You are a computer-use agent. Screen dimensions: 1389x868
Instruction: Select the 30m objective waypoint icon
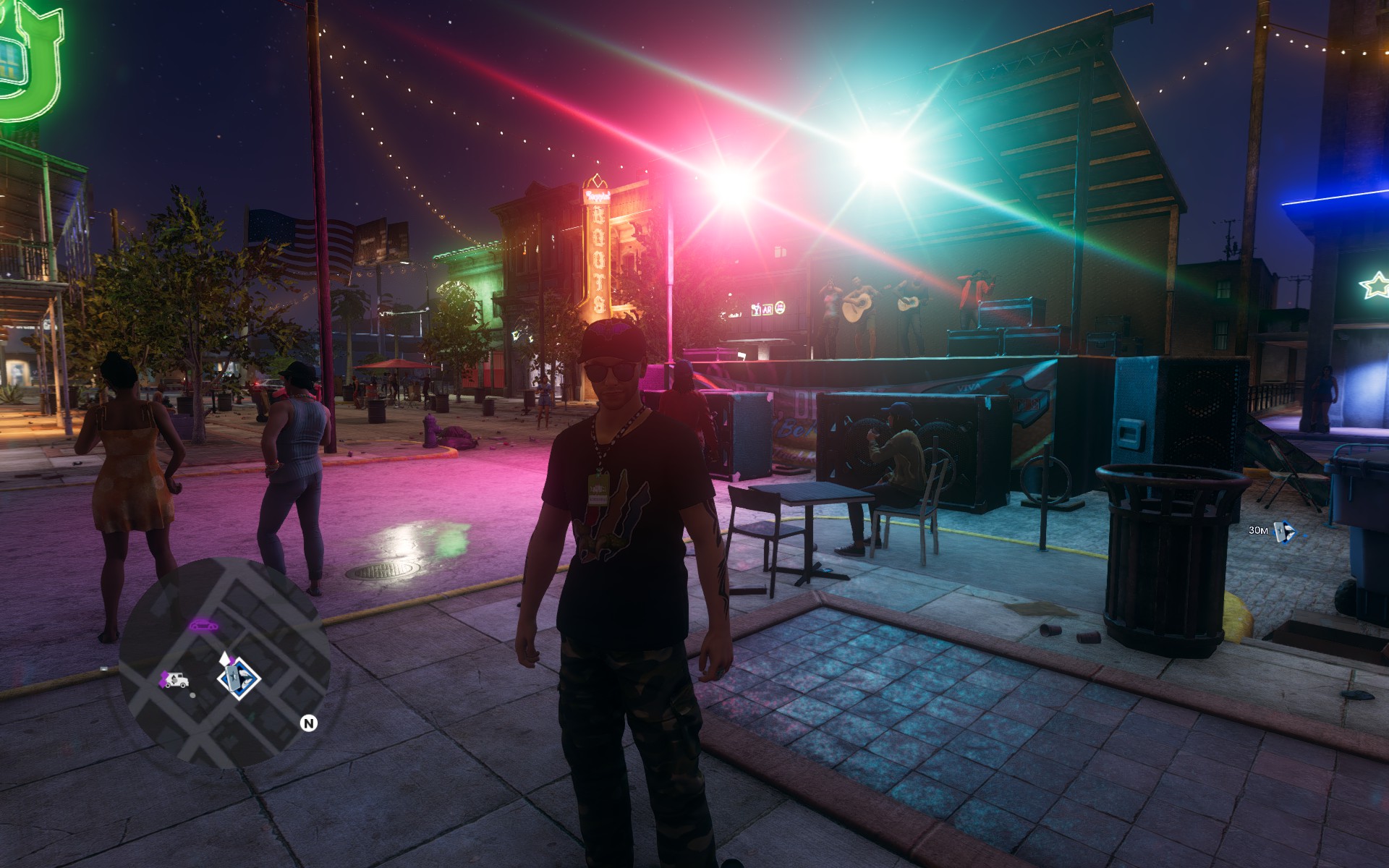(1283, 531)
